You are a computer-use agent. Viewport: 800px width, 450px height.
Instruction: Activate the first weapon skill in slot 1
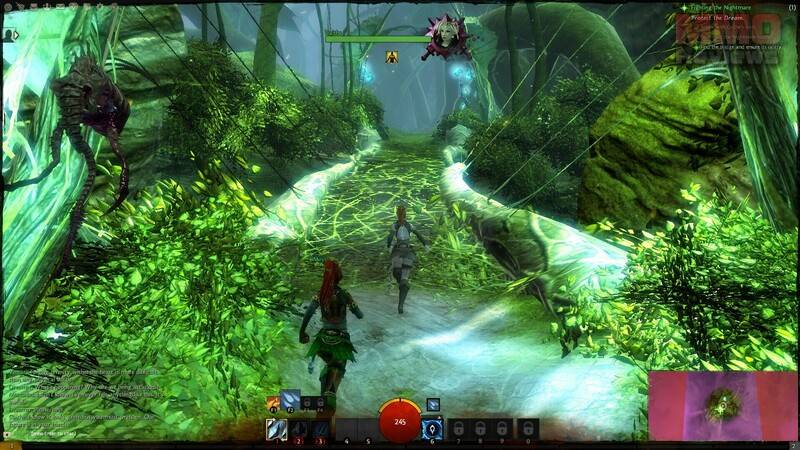click(x=276, y=429)
